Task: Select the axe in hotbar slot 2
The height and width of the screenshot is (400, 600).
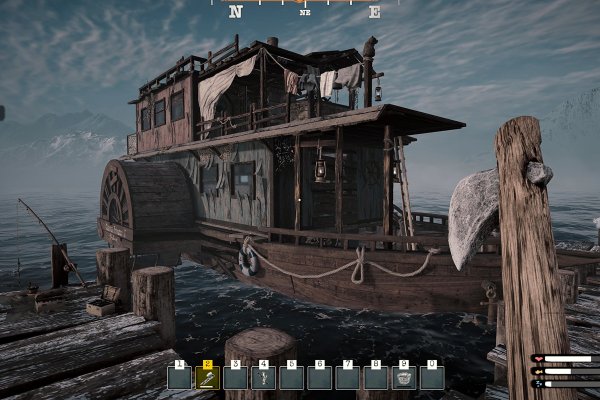Action: pyautogui.click(x=208, y=377)
